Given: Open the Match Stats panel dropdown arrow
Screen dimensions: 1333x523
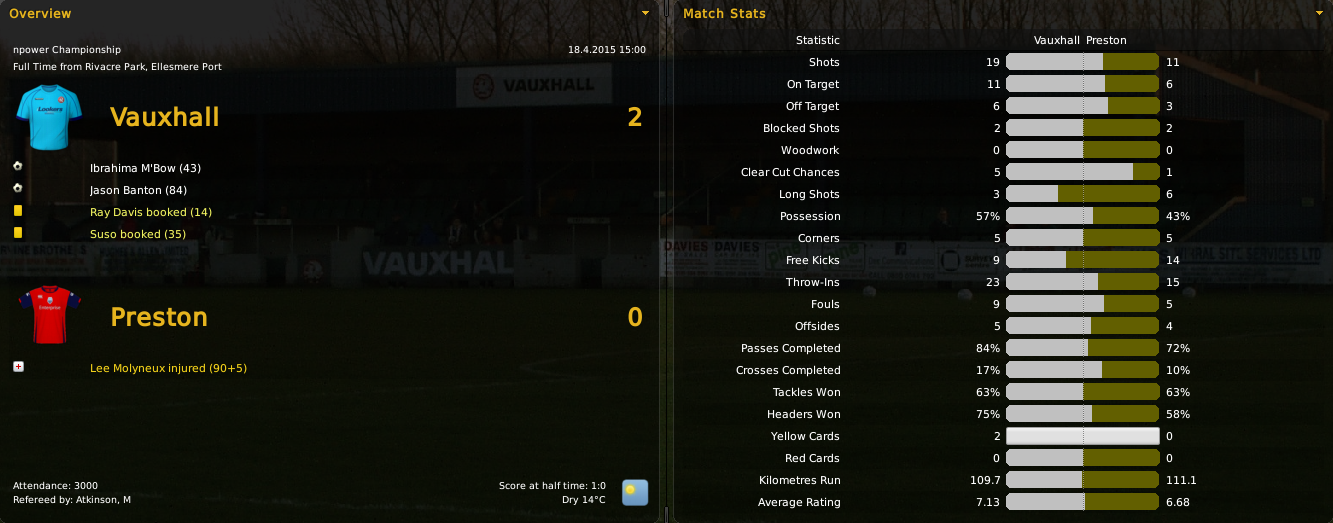Looking at the screenshot, I should (1322, 13).
